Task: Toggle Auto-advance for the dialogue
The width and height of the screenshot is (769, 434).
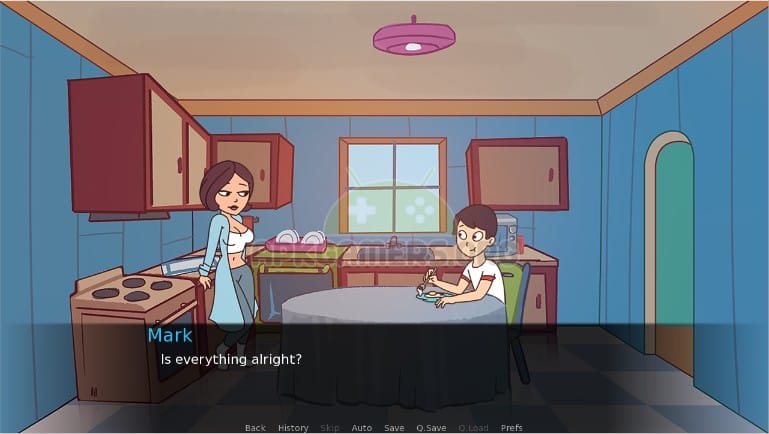Action: tap(361, 428)
